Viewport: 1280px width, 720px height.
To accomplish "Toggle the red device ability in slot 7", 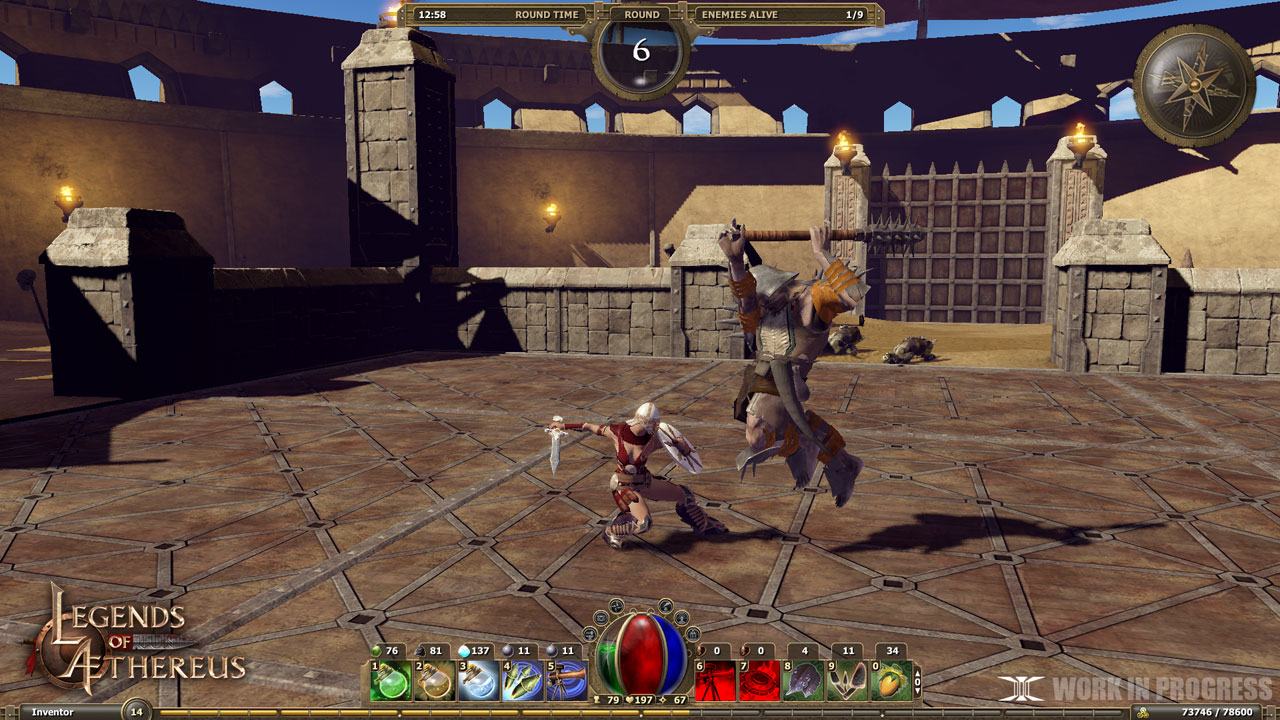I will click(x=759, y=678).
